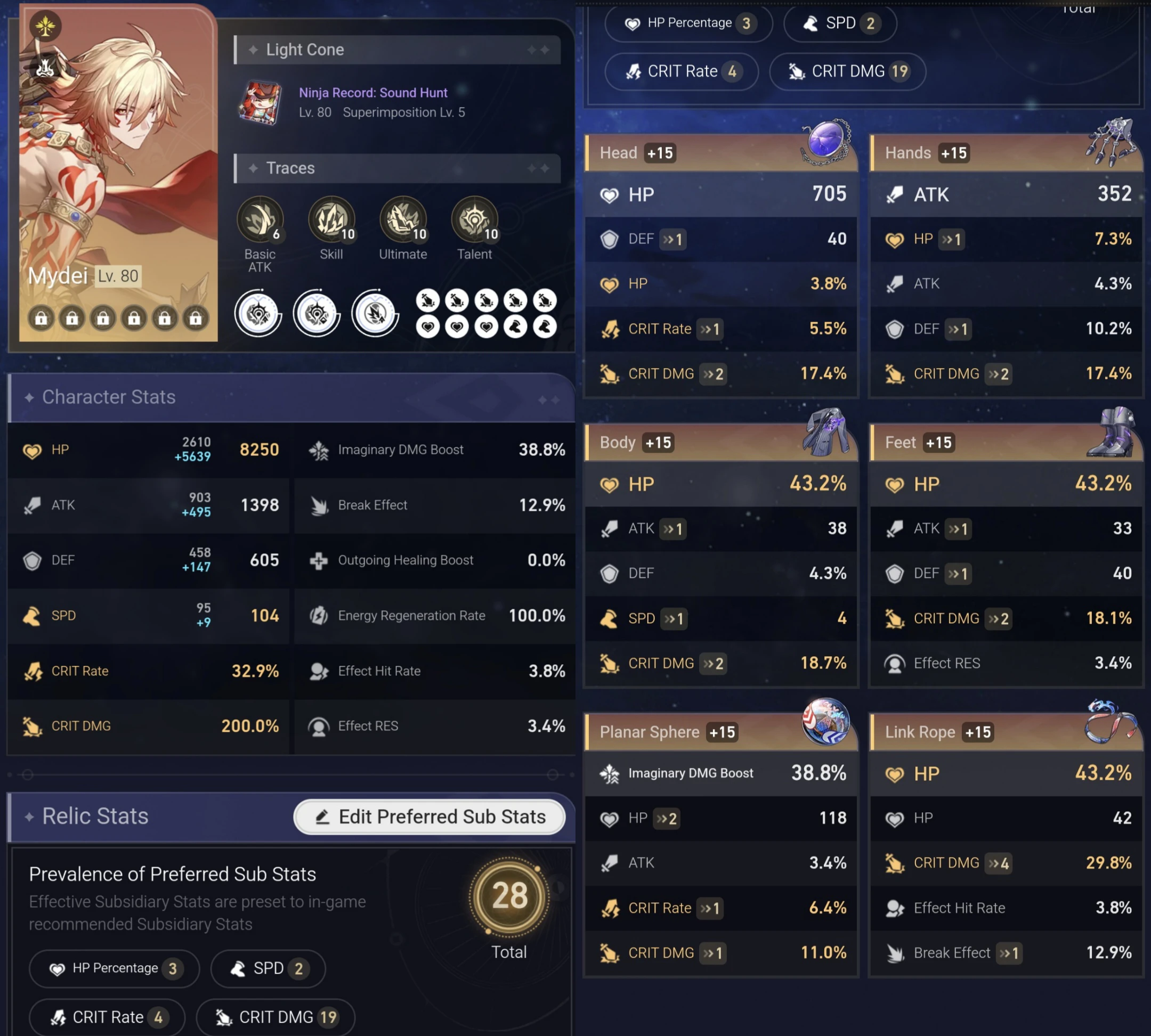Toggle the CRIT Rate filter chip
The image size is (1151, 1036).
click(x=107, y=1017)
